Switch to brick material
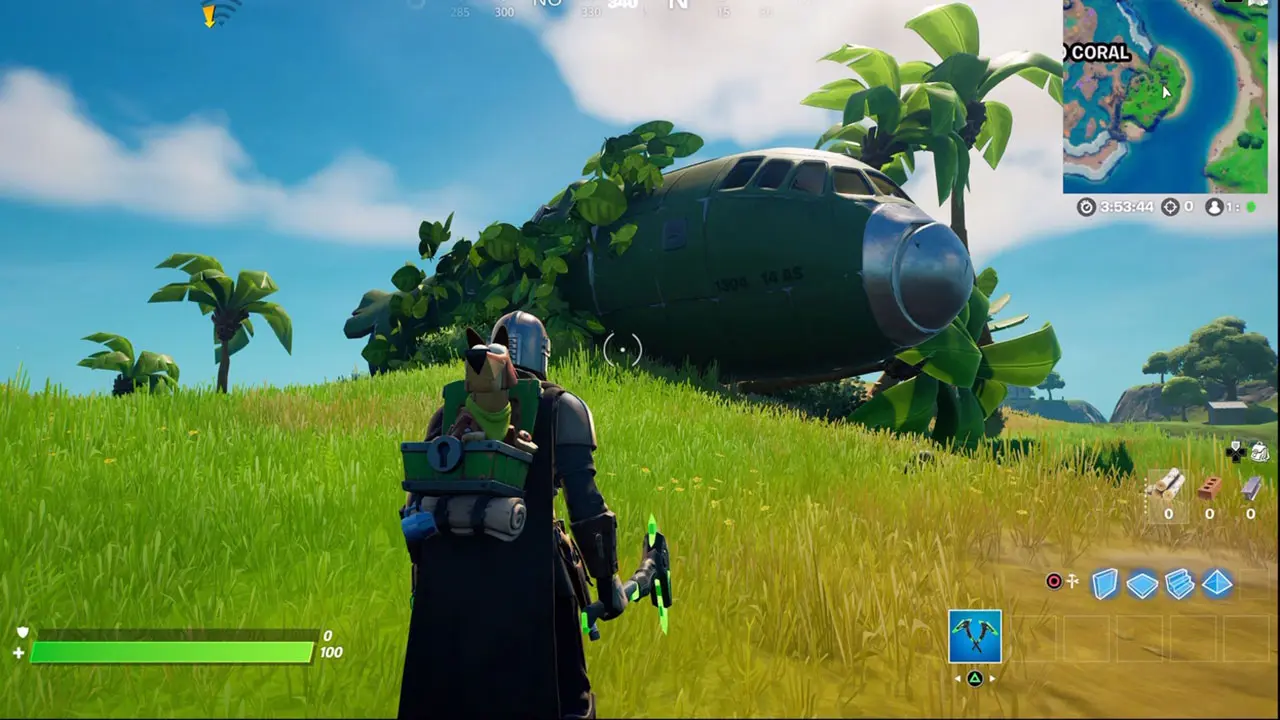This screenshot has height=720, width=1280. pyautogui.click(x=1209, y=487)
